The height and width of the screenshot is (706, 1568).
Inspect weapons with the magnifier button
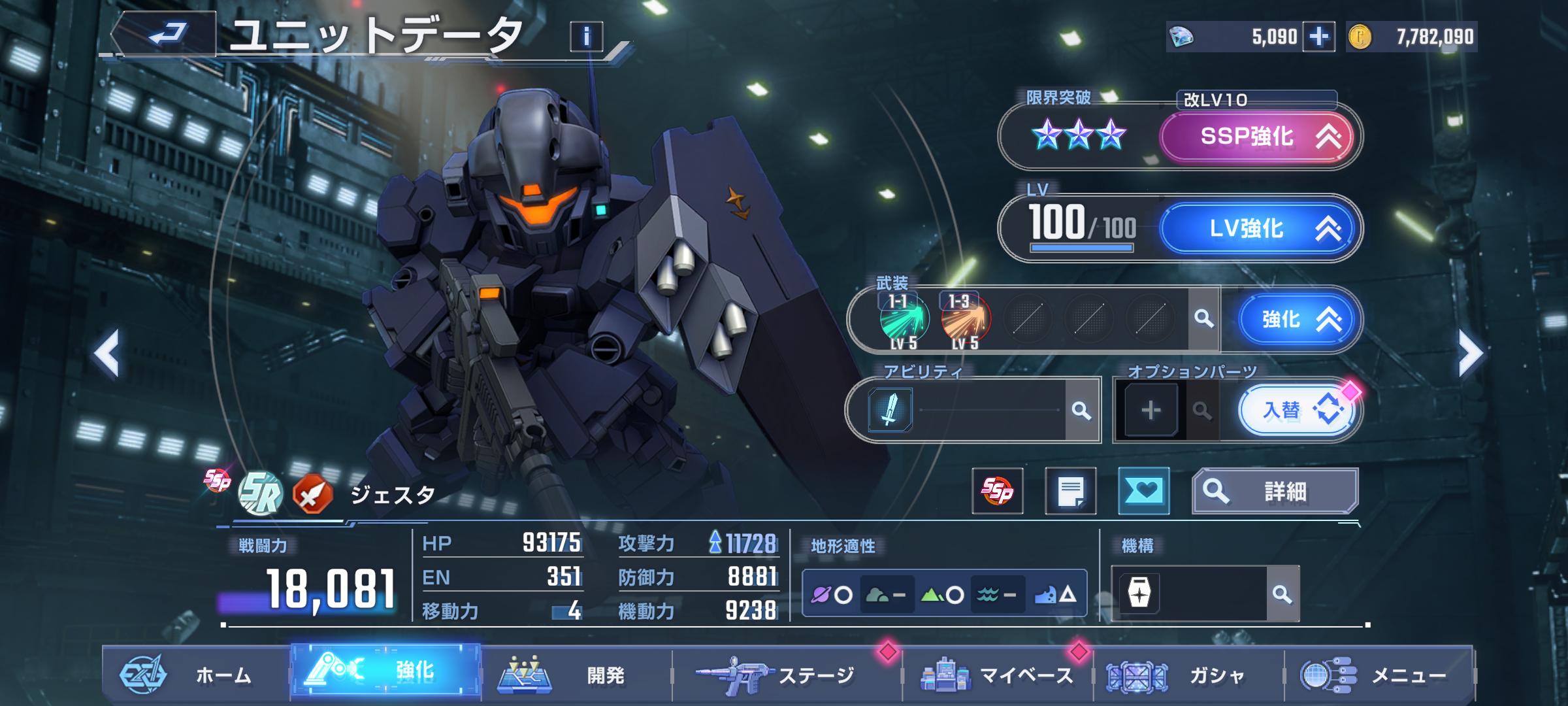pyautogui.click(x=1203, y=319)
